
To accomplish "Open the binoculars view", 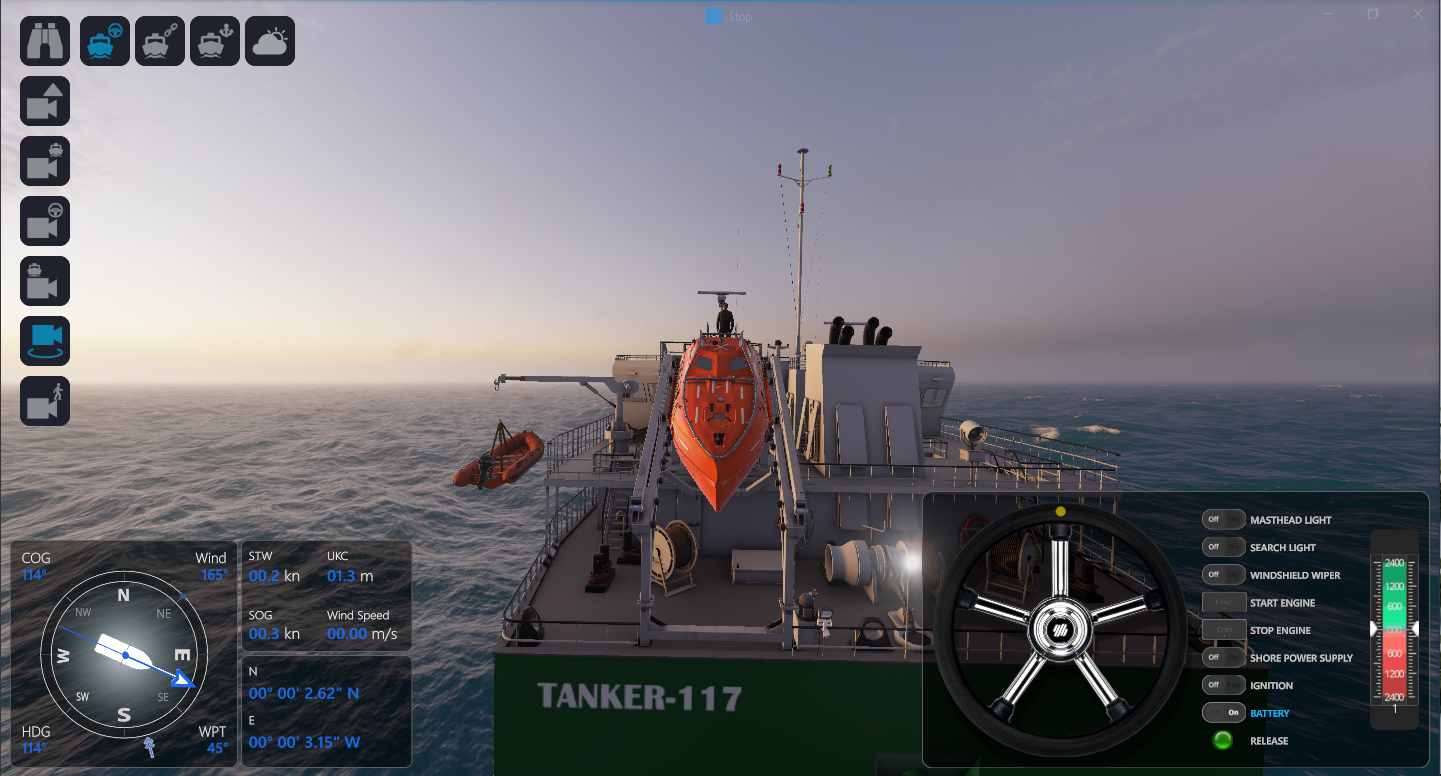I will [45, 41].
